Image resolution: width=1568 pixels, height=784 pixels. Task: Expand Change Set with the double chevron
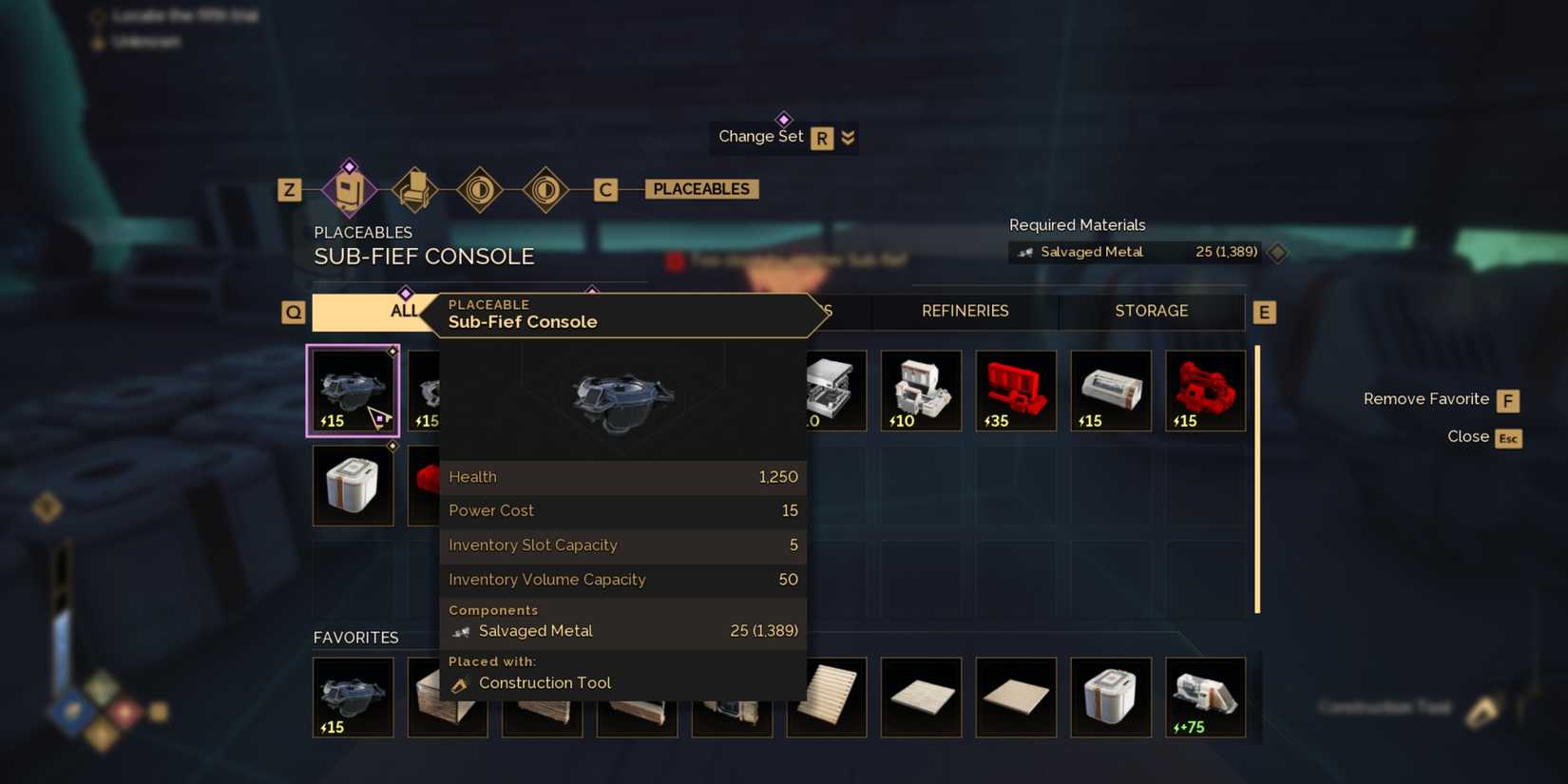[847, 137]
